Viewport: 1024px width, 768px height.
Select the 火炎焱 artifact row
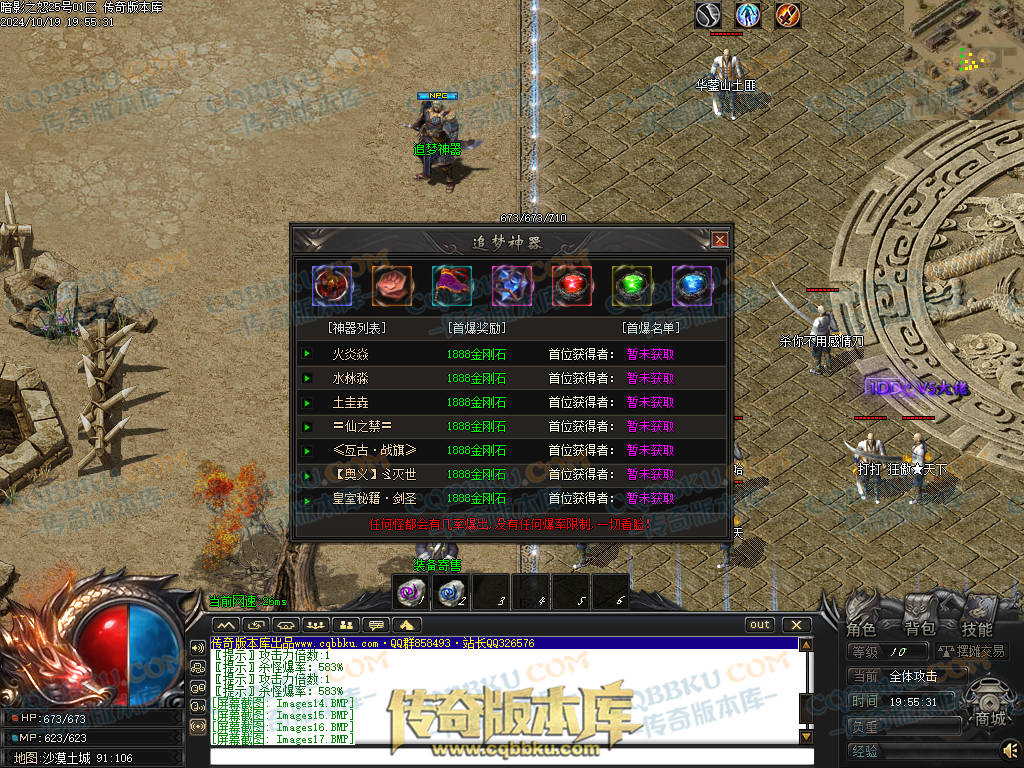pyautogui.click(x=350, y=354)
